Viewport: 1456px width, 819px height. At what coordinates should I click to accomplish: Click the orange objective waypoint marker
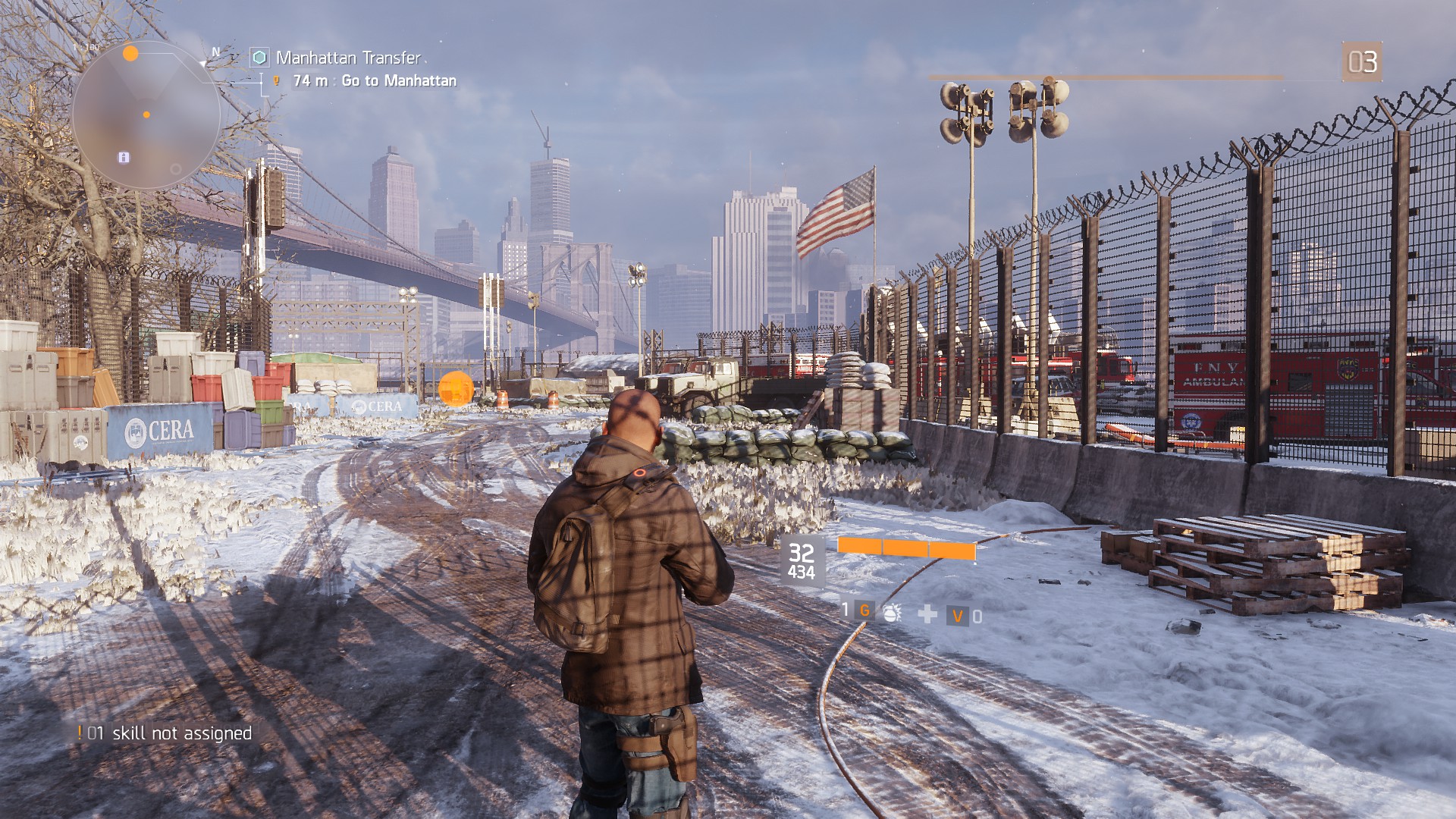click(456, 388)
